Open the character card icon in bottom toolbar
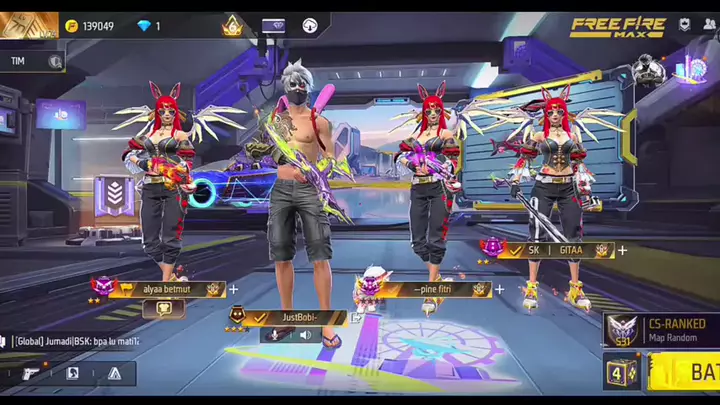Image resolution: width=720 pixels, height=405 pixels. click(x=72, y=373)
